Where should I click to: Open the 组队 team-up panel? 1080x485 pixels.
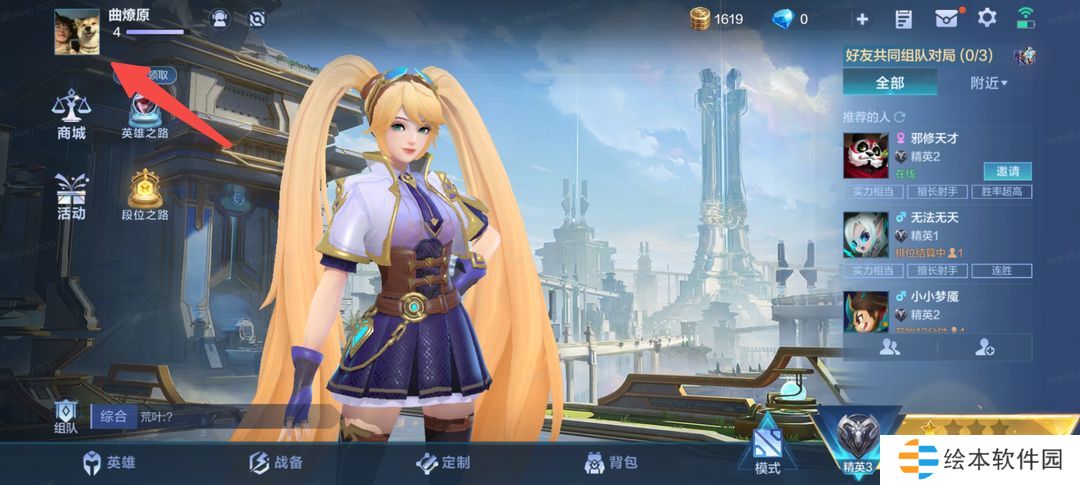[66, 417]
